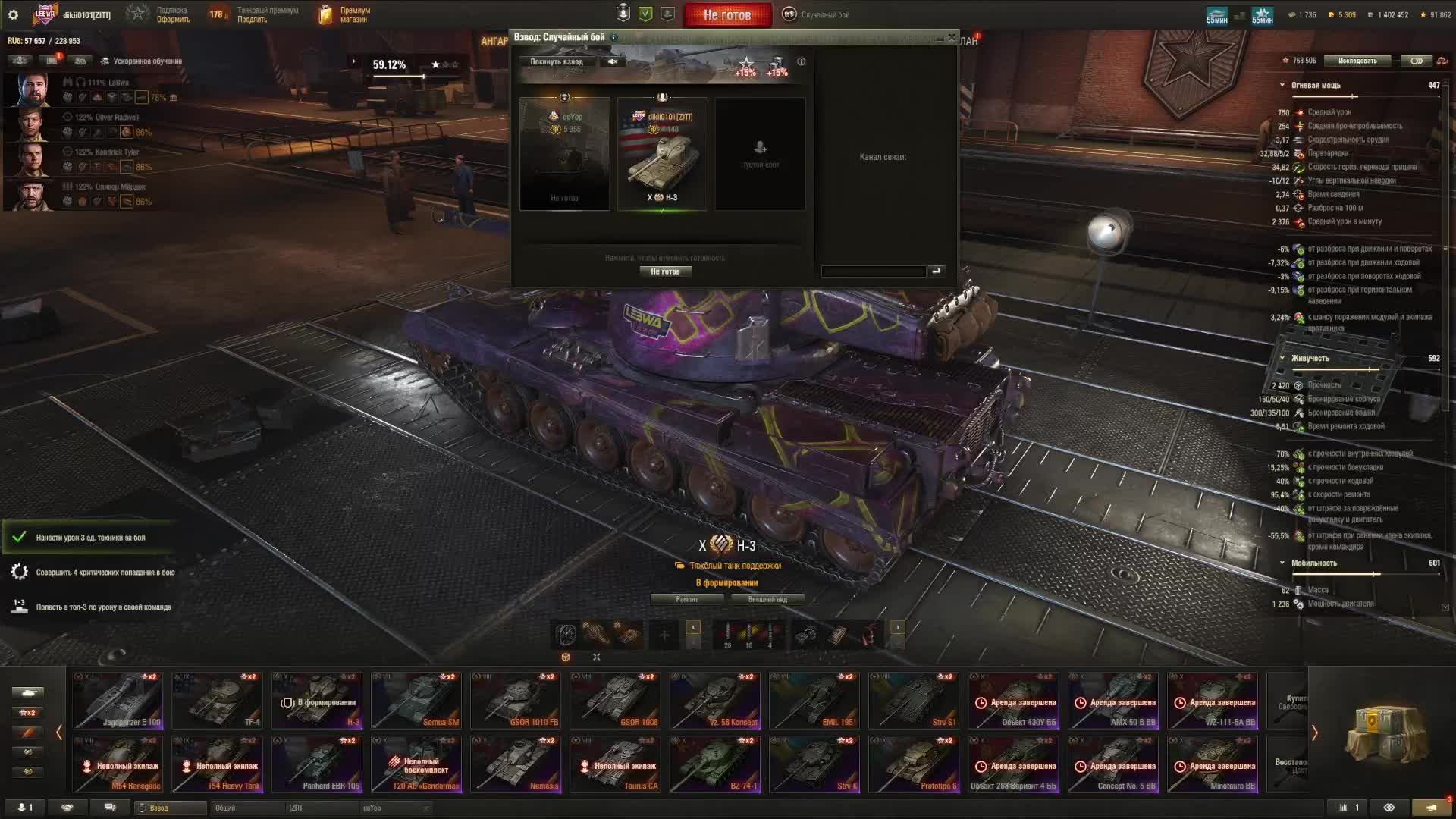
Task: Close the platoon window
Action: (952, 37)
